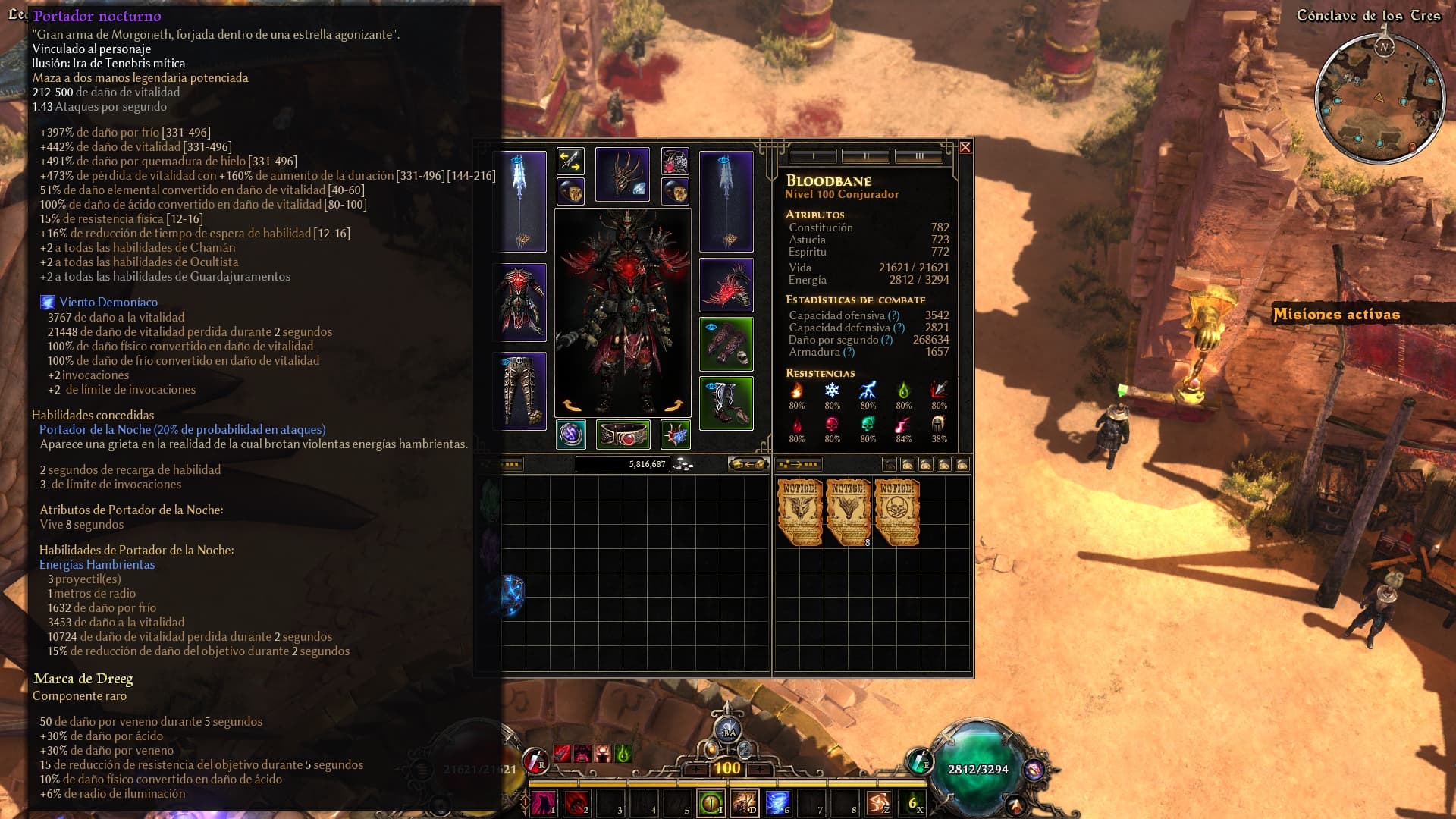The image size is (1456, 819).
Task: Rotate the character preview with the right arrow
Action: [x=673, y=406]
